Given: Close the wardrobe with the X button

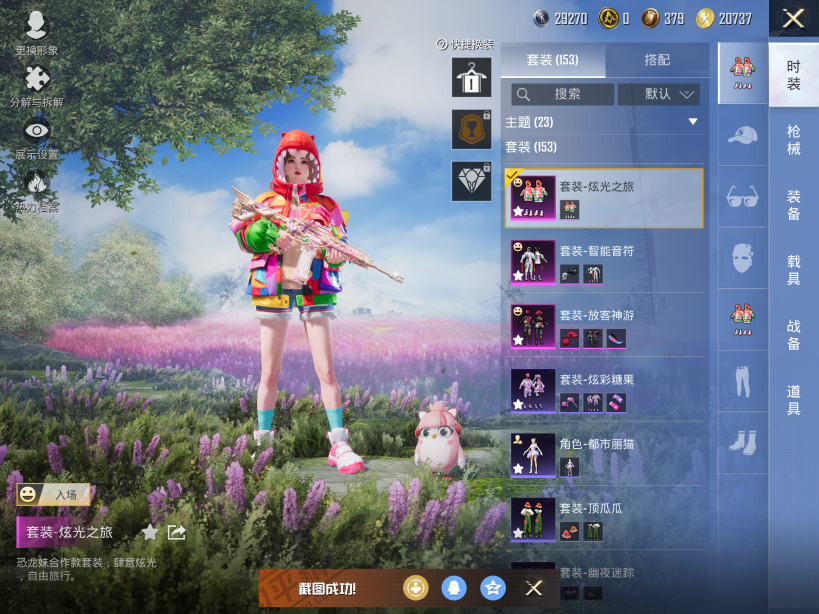Looking at the screenshot, I should coord(793,19).
